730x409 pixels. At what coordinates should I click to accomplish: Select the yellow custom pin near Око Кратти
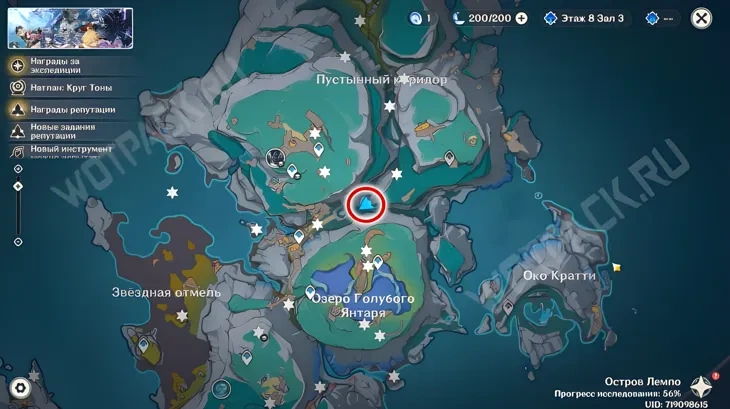coord(617,267)
